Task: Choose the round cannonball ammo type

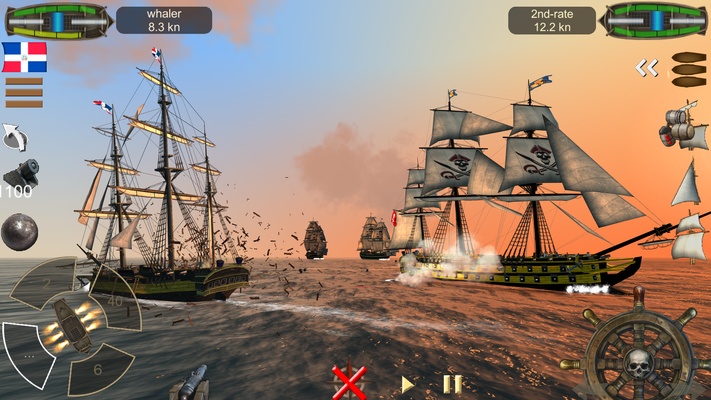Action: (19, 232)
